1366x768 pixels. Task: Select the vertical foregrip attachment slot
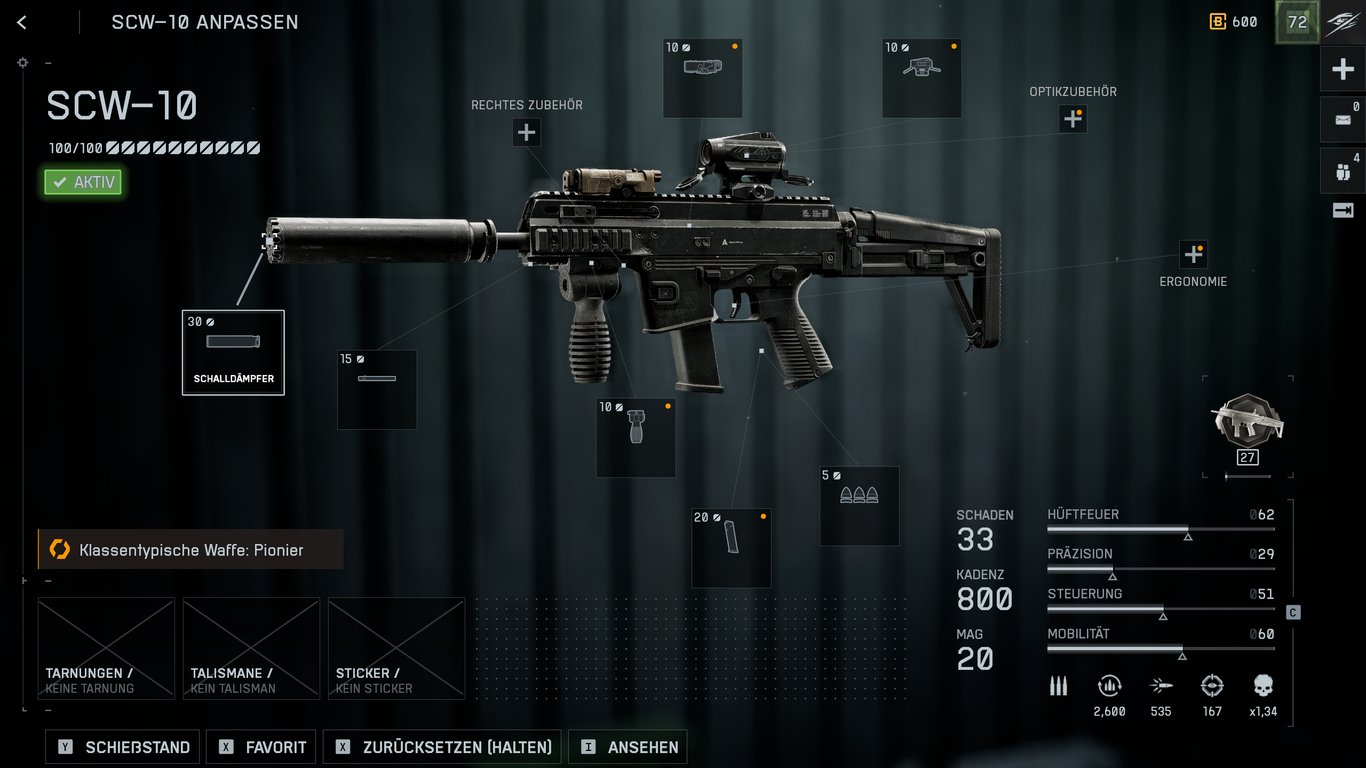click(636, 437)
